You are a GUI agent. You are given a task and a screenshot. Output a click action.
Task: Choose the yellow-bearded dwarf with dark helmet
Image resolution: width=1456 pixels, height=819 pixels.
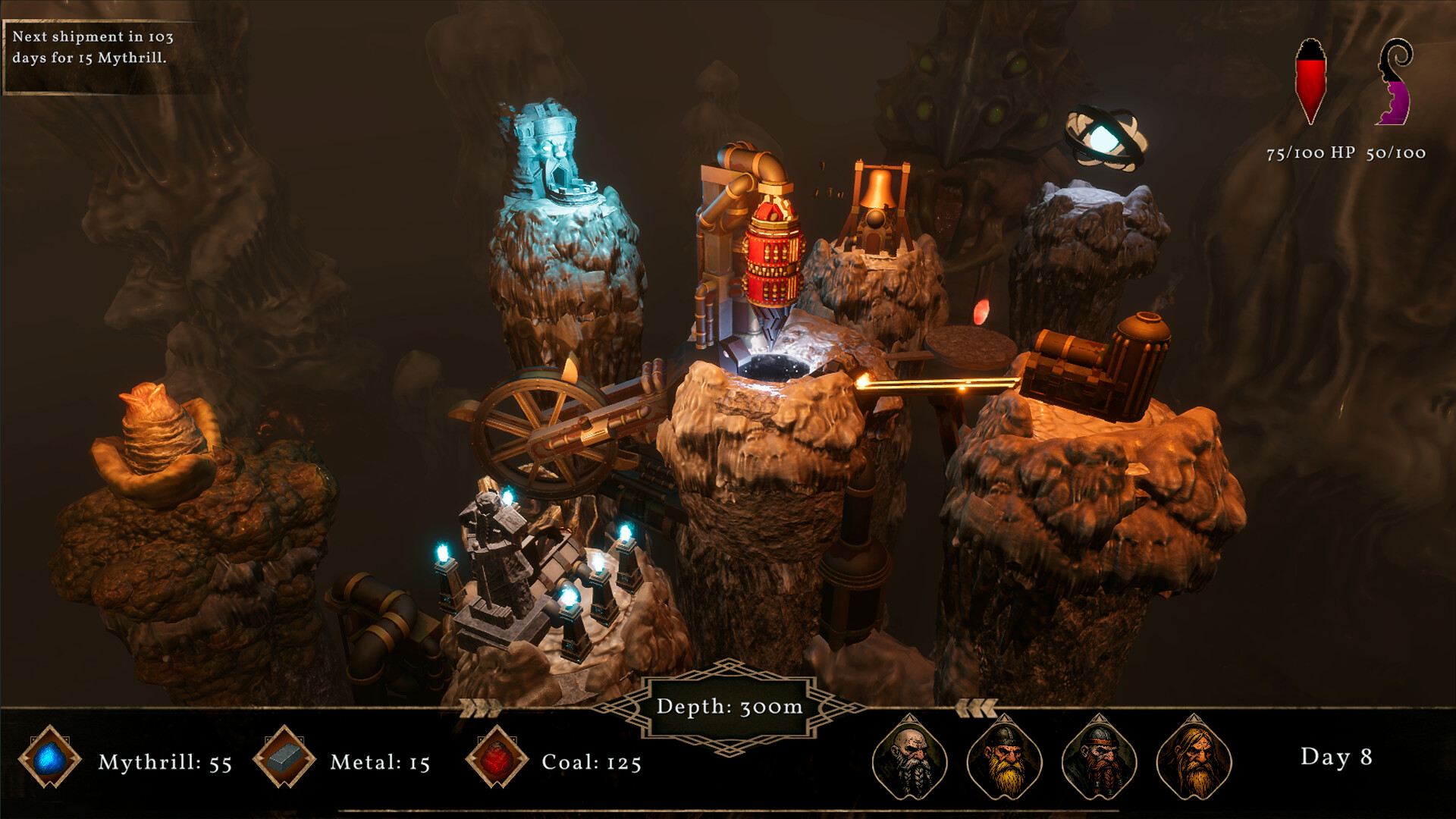(x=1004, y=758)
